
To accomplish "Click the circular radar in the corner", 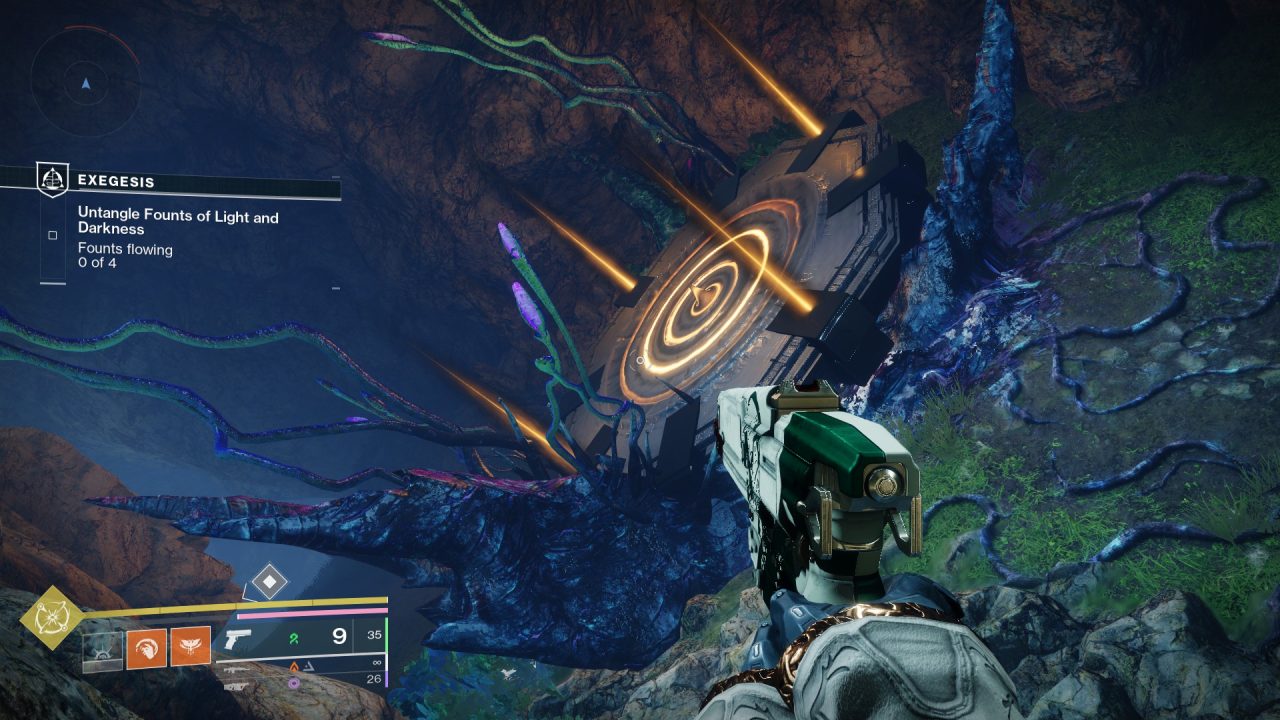I will 85,82.
